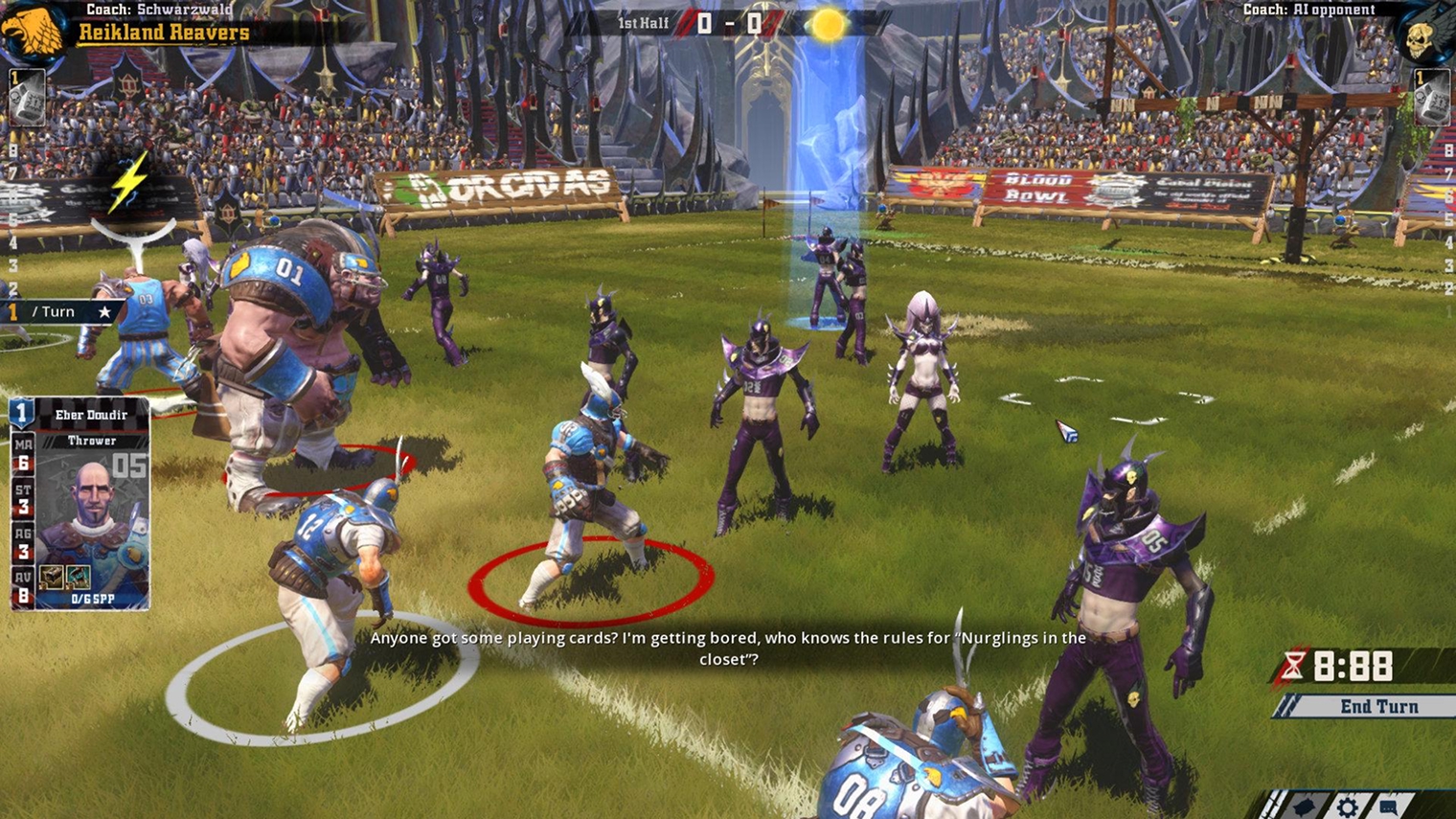Viewport: 1456px width, 819px height.
Task: Click the pitch view icon beside the gear
Action: click(1306, 807)
